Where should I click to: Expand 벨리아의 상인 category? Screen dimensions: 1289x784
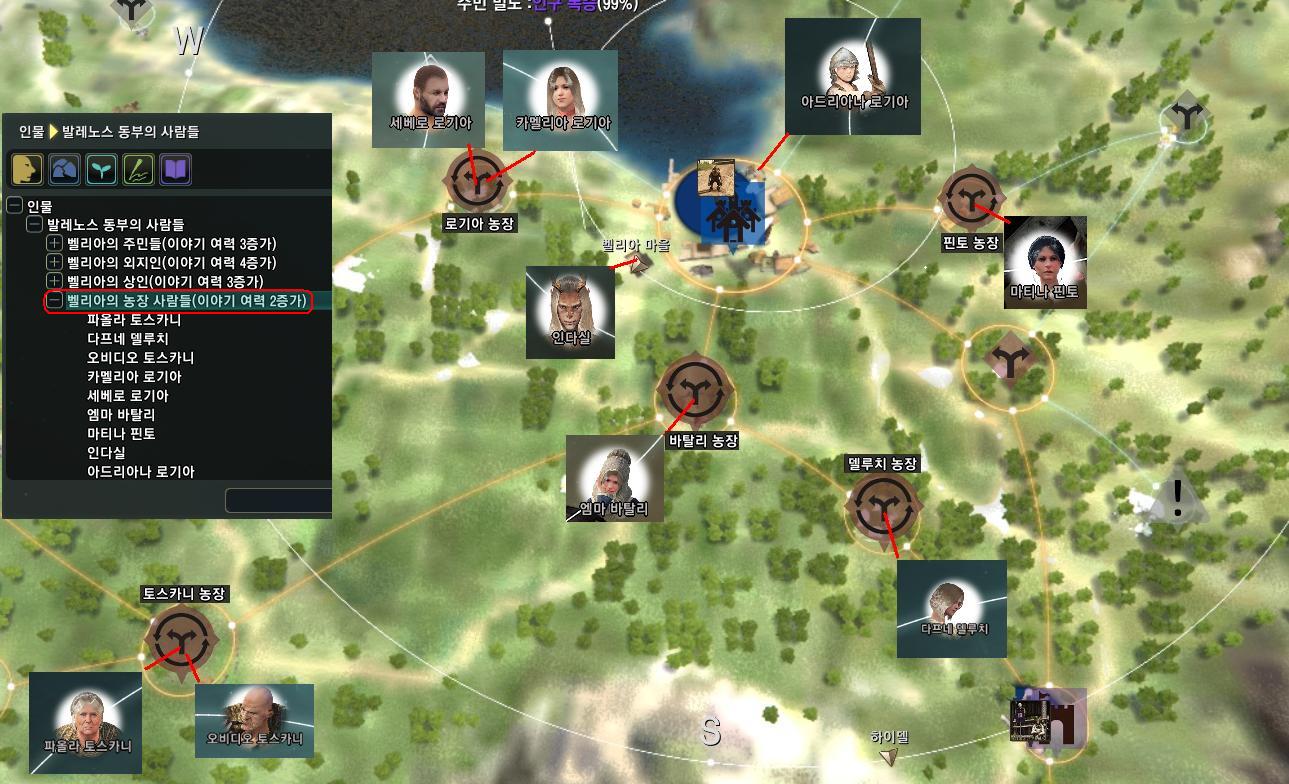point(55,281)
